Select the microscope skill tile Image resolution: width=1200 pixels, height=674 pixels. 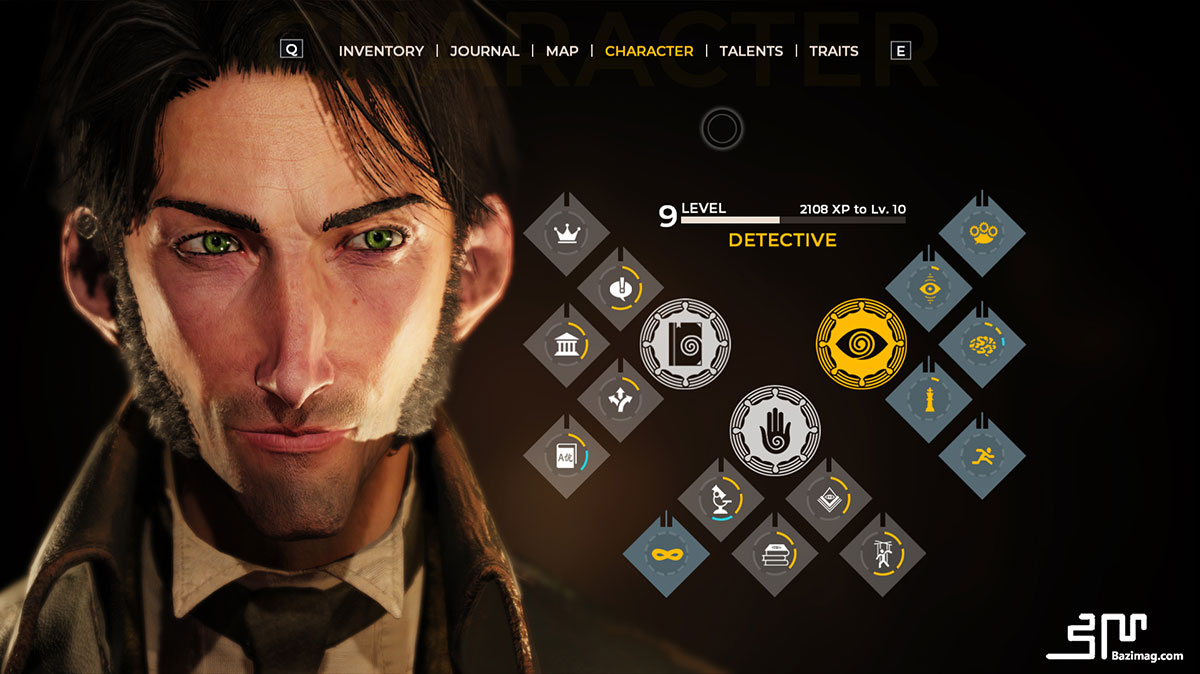721,498
